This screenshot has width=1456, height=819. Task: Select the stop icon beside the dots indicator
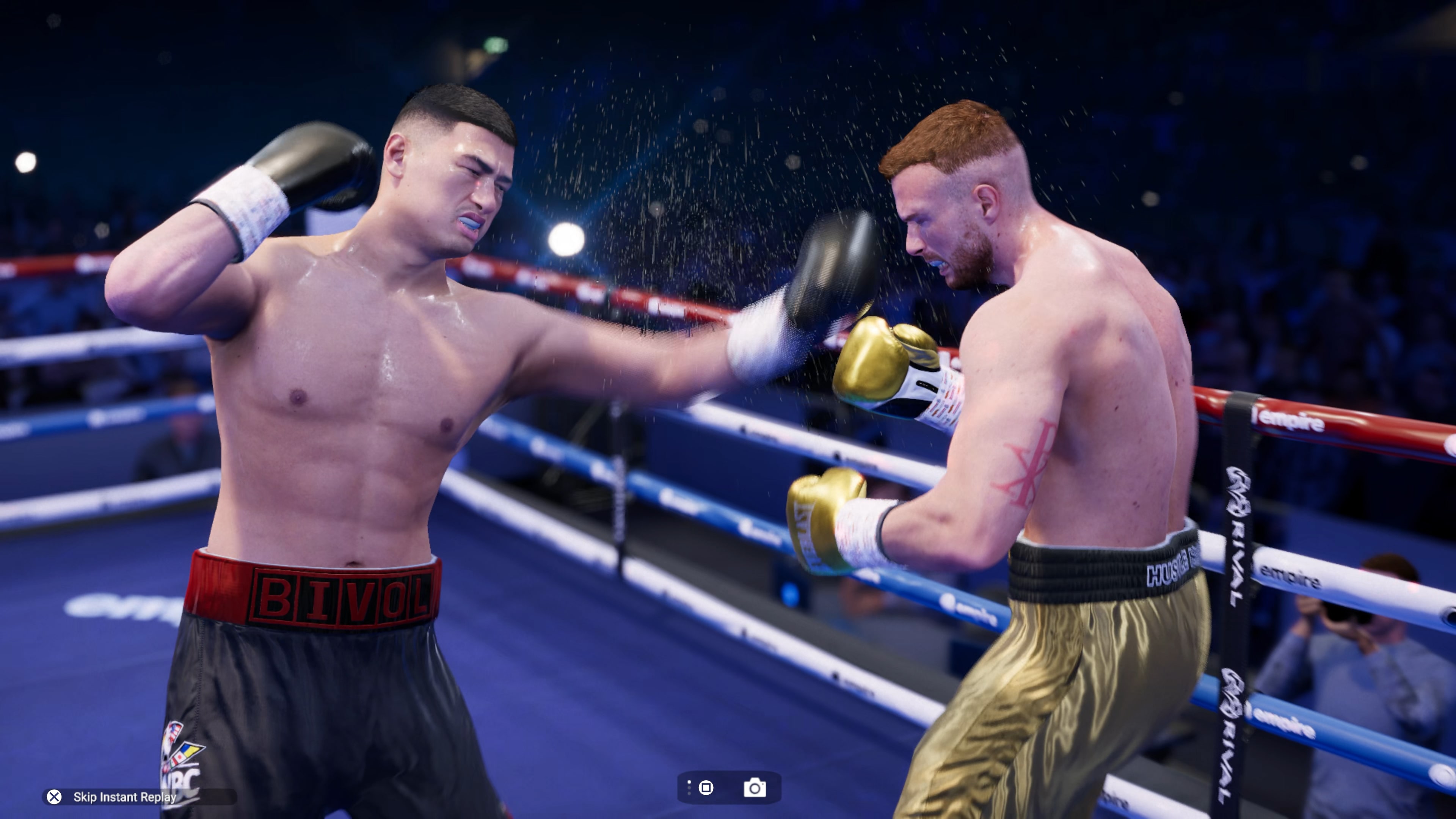point(706,788)
